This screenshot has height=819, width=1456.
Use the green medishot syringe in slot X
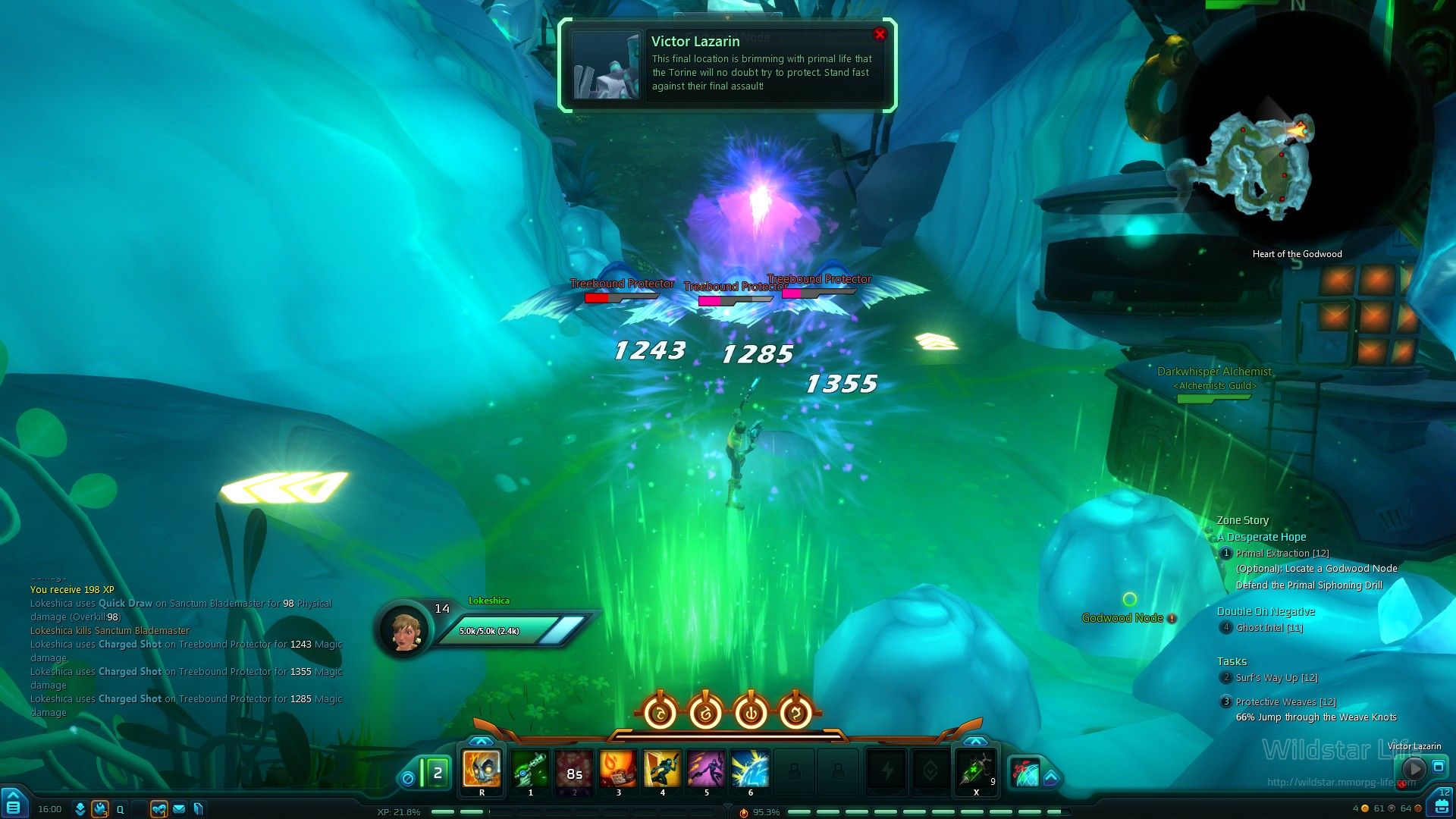[975, 769]
